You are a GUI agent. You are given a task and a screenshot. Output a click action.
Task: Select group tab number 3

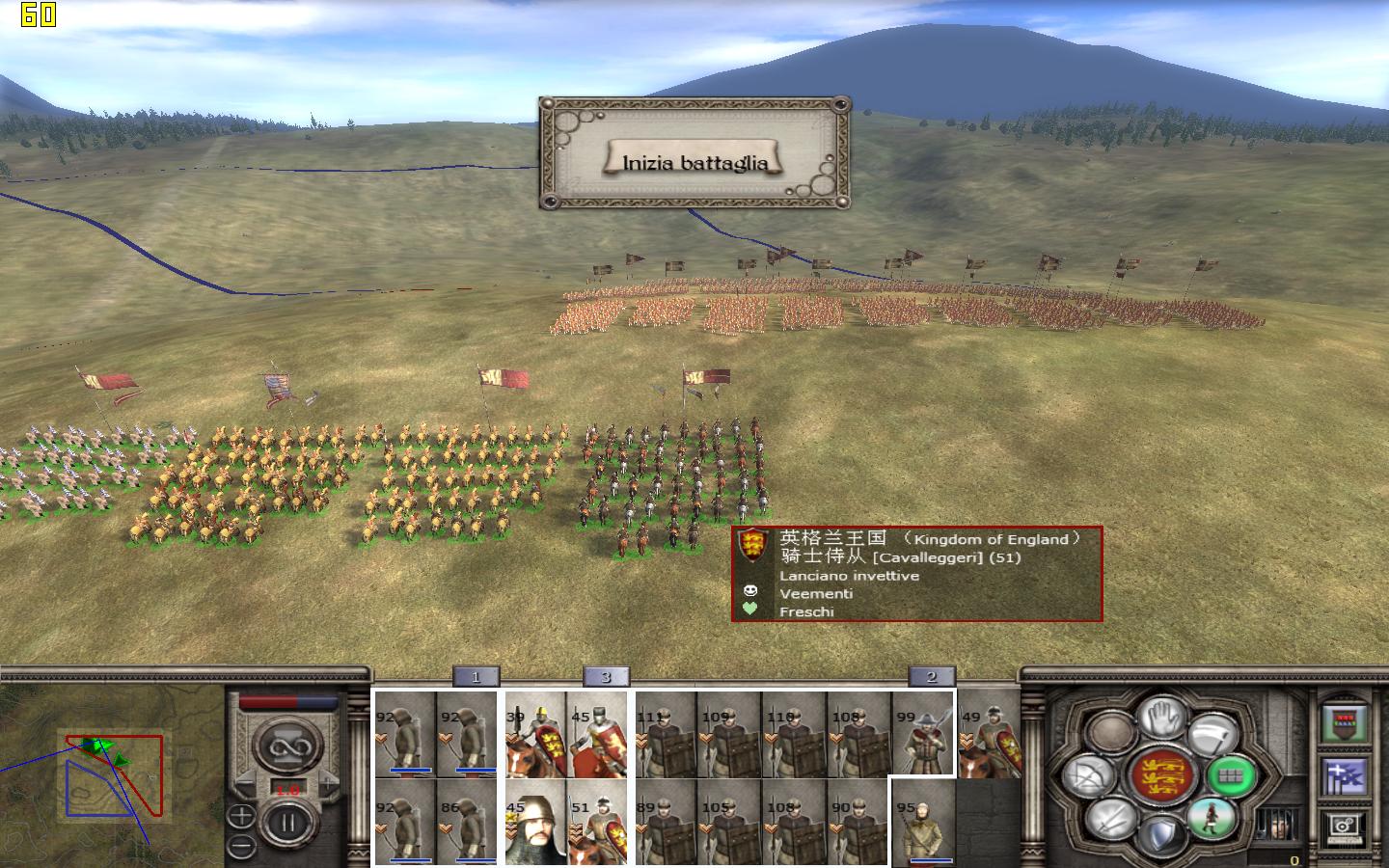point(606,677)
